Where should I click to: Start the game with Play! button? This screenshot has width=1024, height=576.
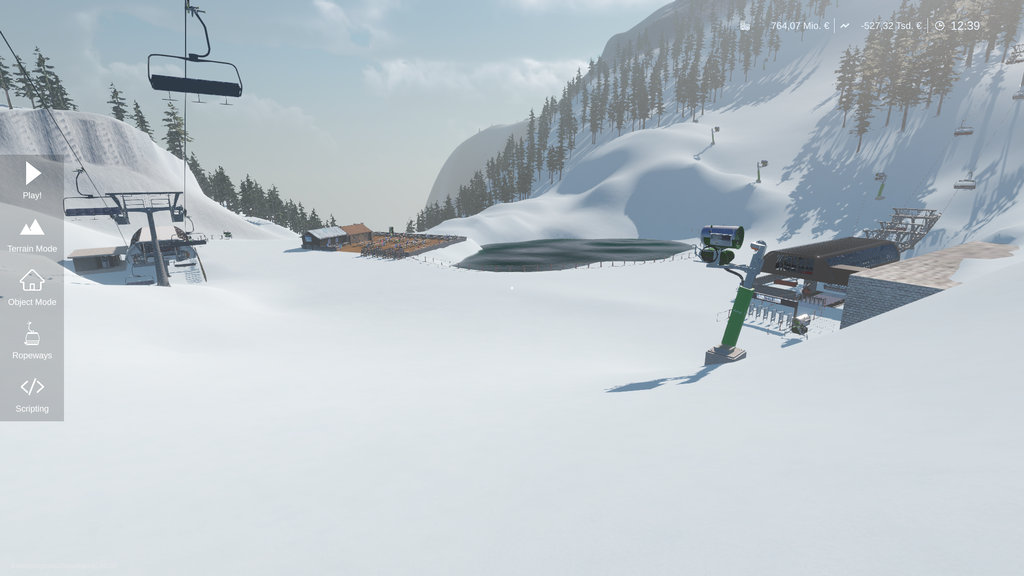32,180
